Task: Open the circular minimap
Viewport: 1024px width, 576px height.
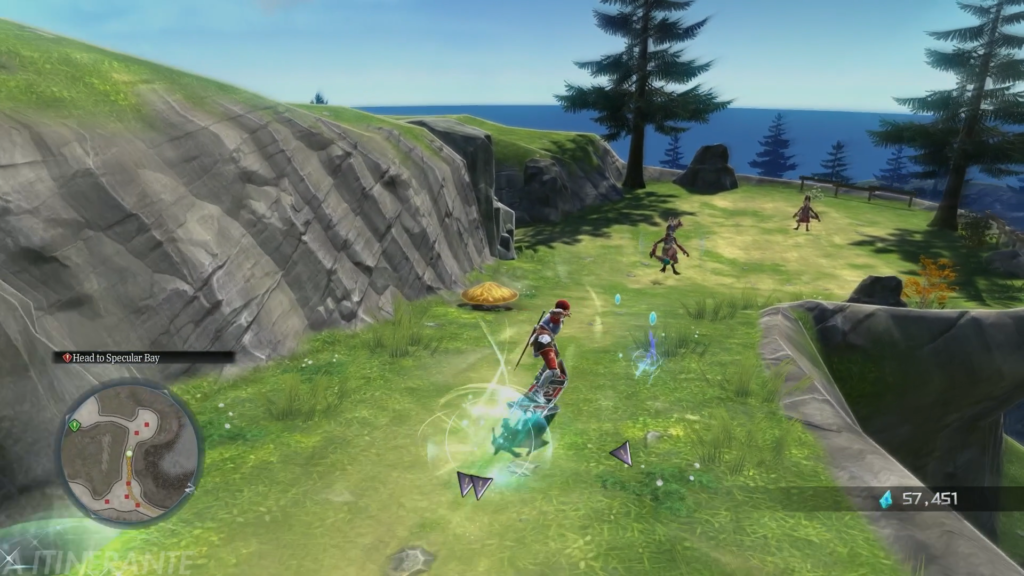Action: [129, 453]
